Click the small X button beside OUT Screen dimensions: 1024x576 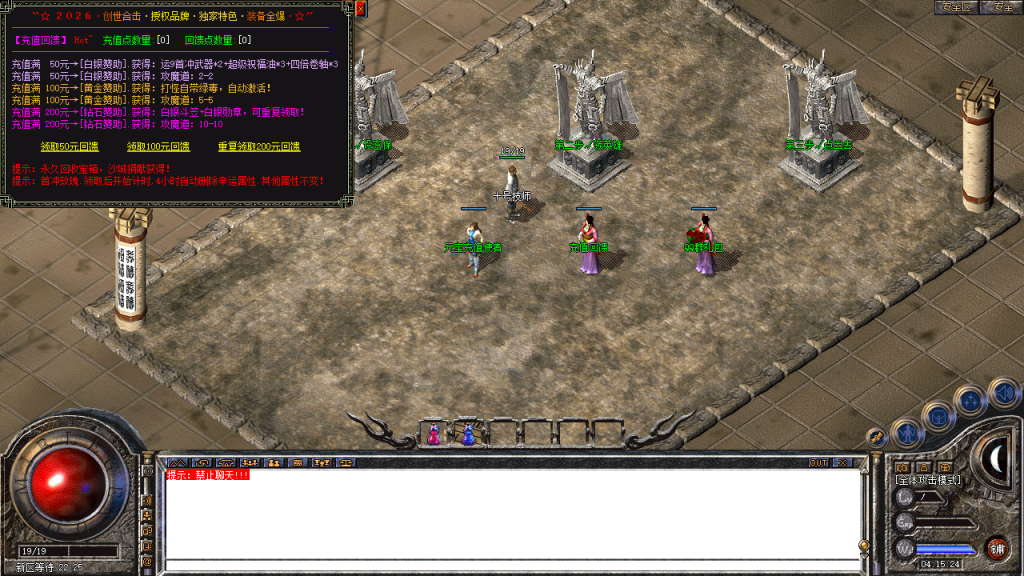coord(842,463)
